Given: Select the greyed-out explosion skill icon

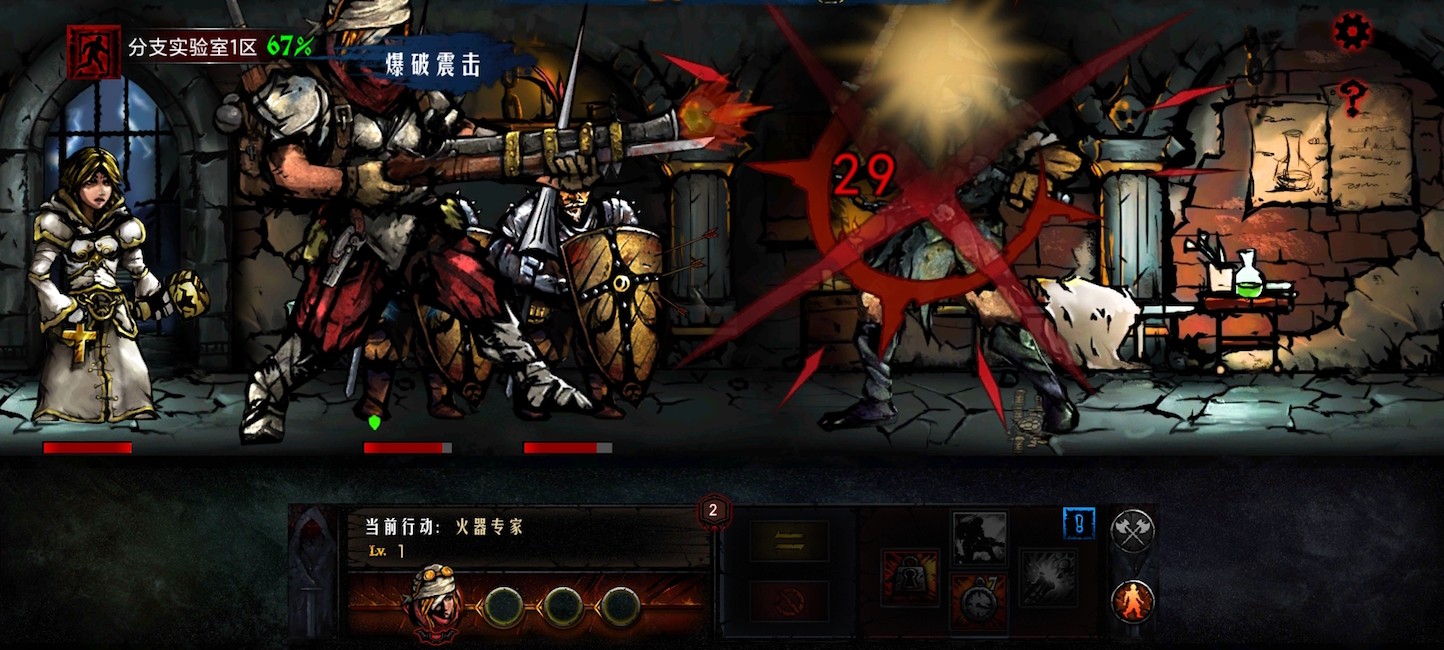Looking at the screenshot, I should click(x=1048, y=577).
